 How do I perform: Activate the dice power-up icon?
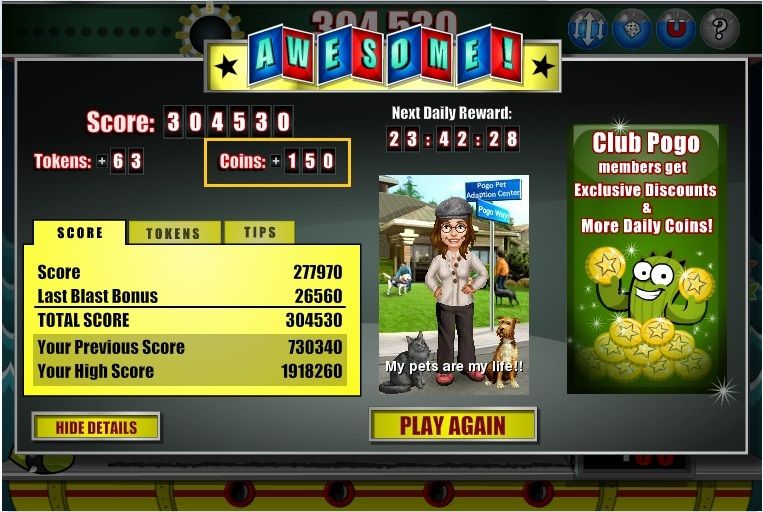pyautogui.click(x=632, y=29)
